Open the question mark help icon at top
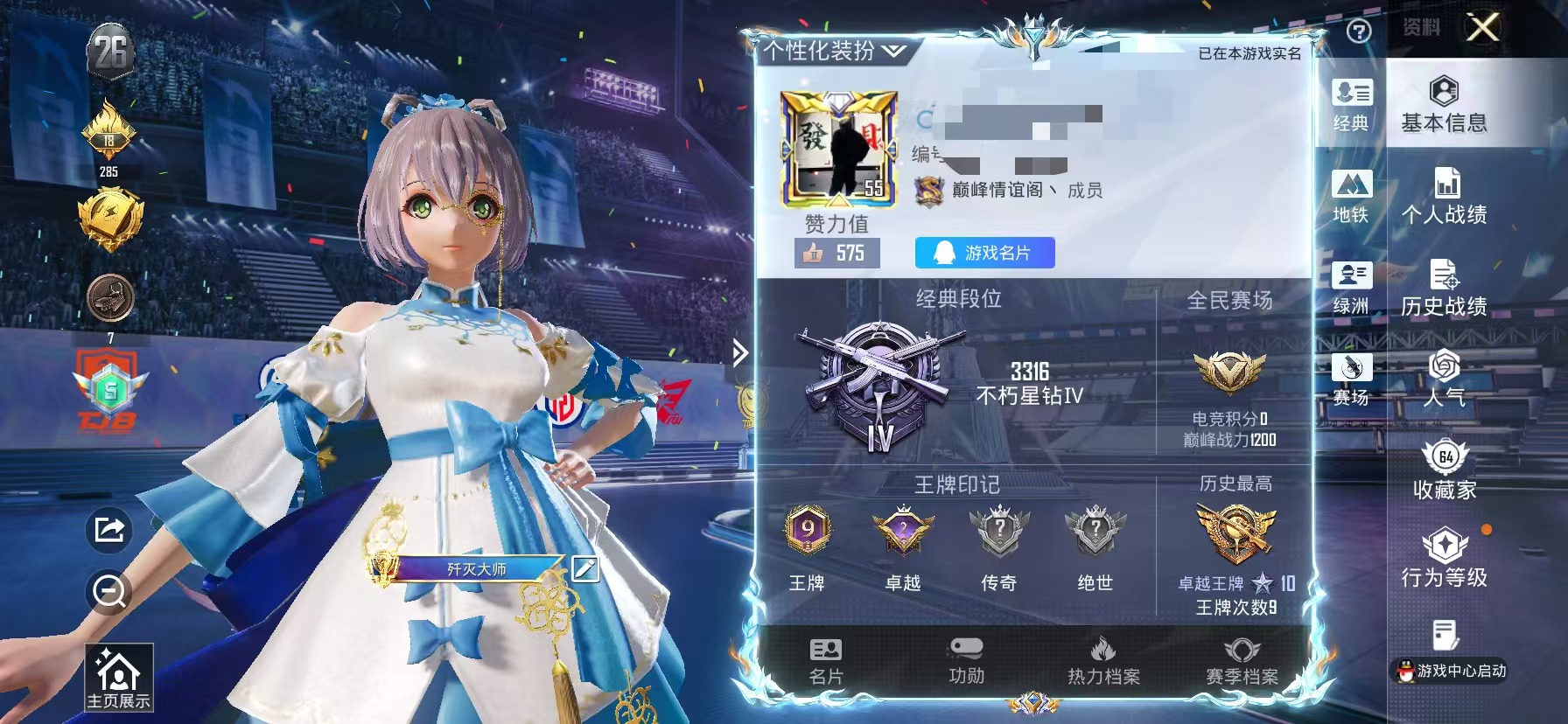This screenshot has width=1568, height=724. click(x=1359, y=29)
